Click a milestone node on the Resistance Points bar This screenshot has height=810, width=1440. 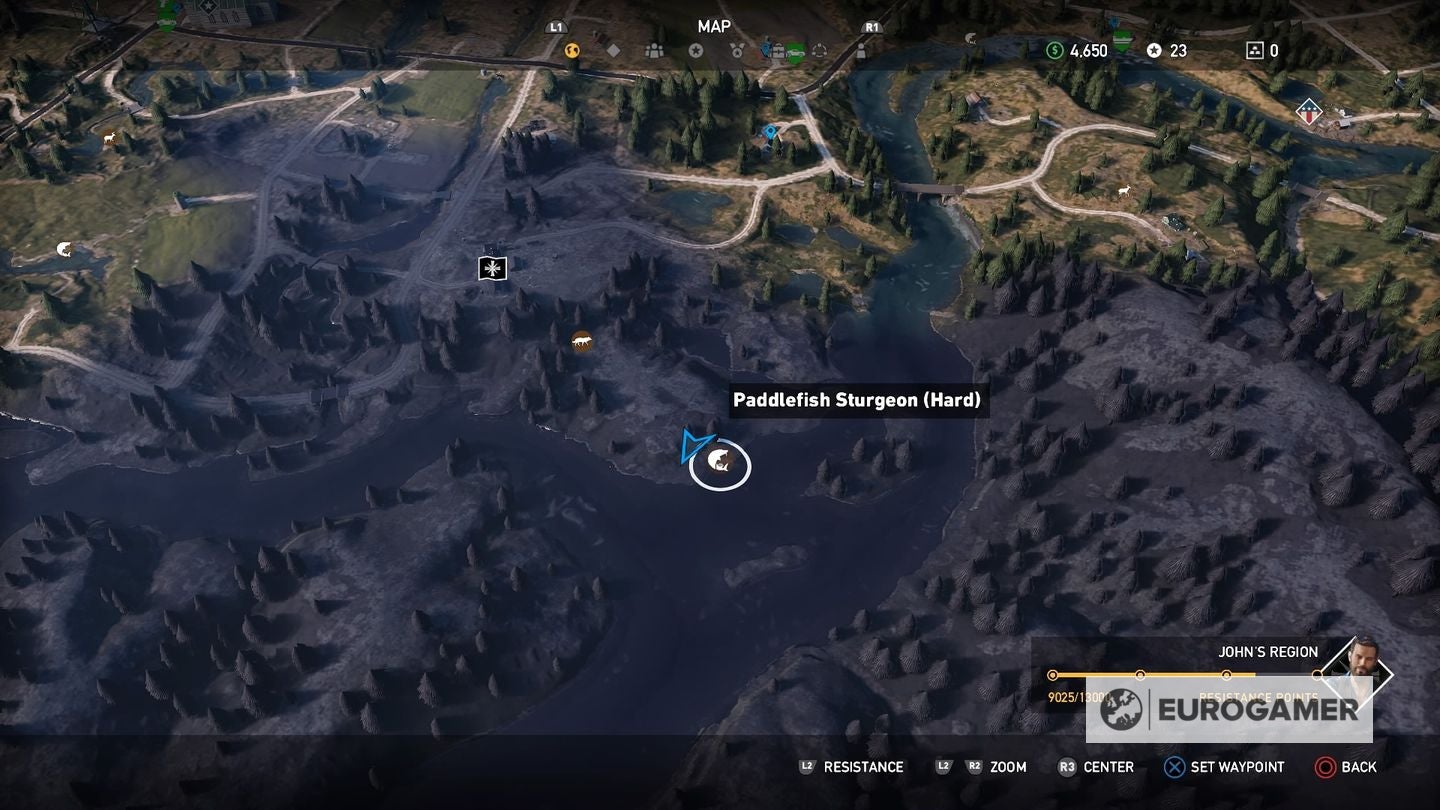[x=1141, y=674]
